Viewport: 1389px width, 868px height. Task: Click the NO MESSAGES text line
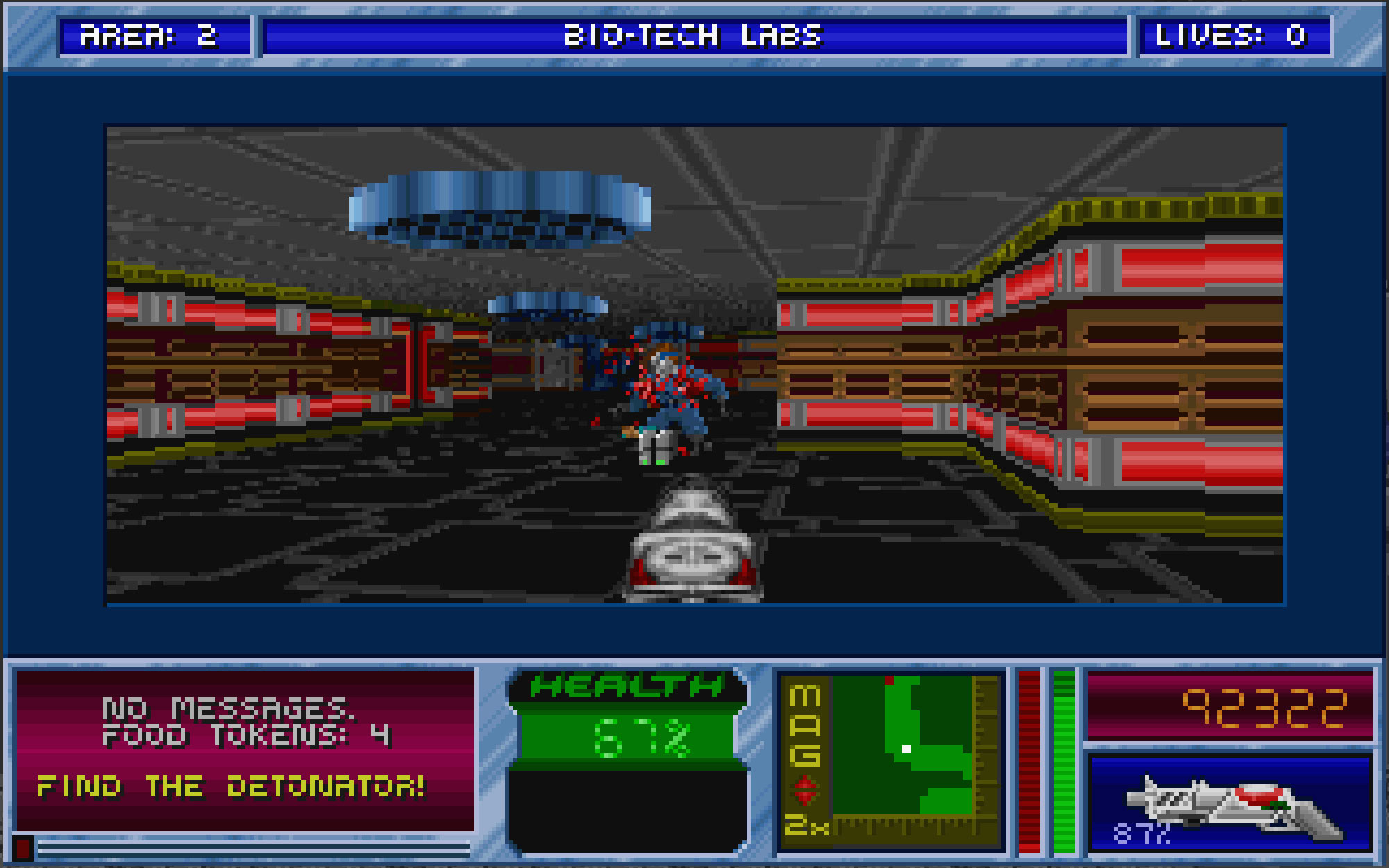click(x=229, y=708)
